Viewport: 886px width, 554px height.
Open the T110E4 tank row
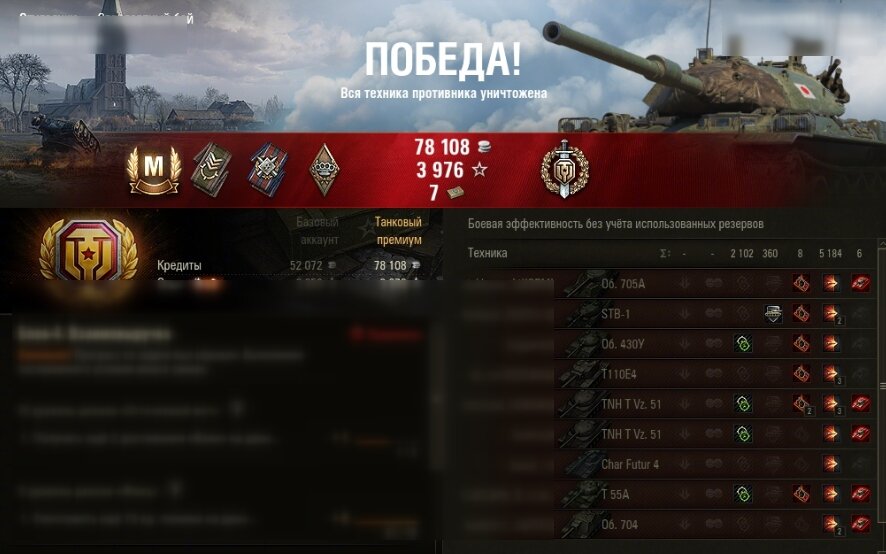click(x=620, y=374)
